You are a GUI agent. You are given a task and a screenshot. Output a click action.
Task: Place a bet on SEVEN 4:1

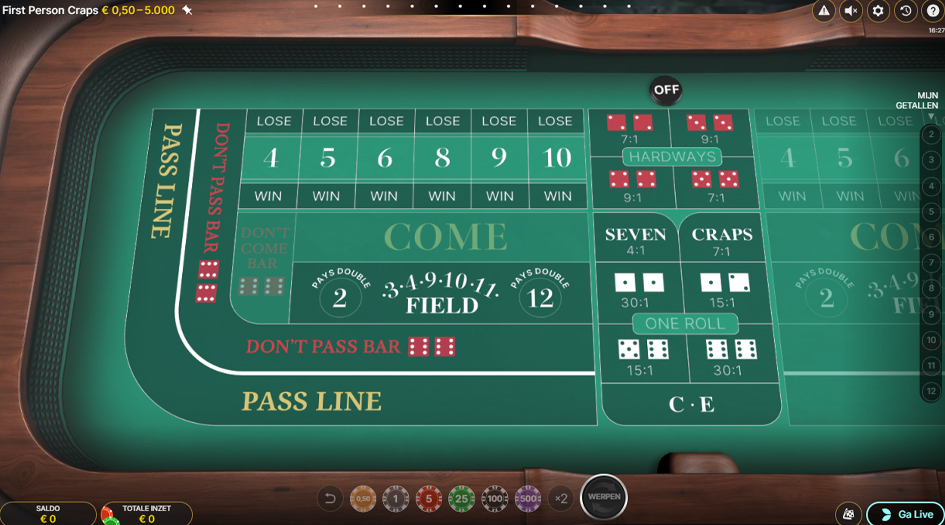point(635,240)
